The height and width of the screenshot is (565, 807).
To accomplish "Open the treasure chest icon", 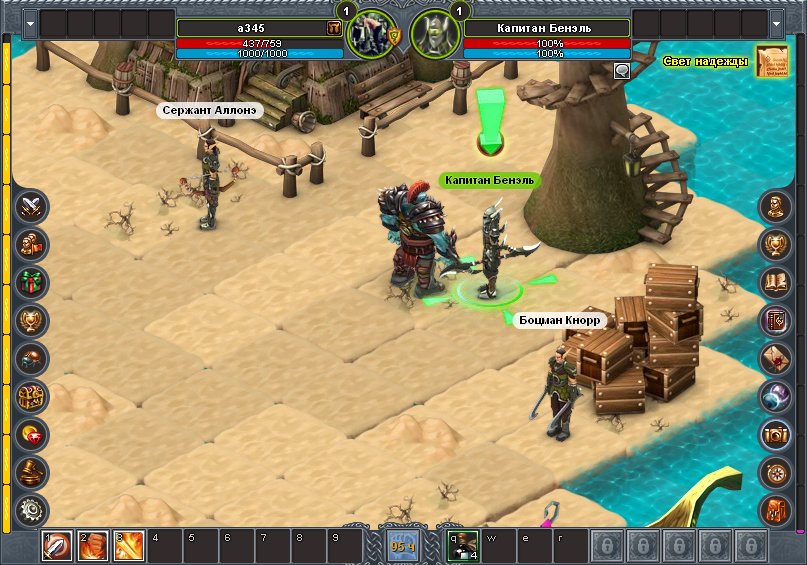I will coord(33,397).
